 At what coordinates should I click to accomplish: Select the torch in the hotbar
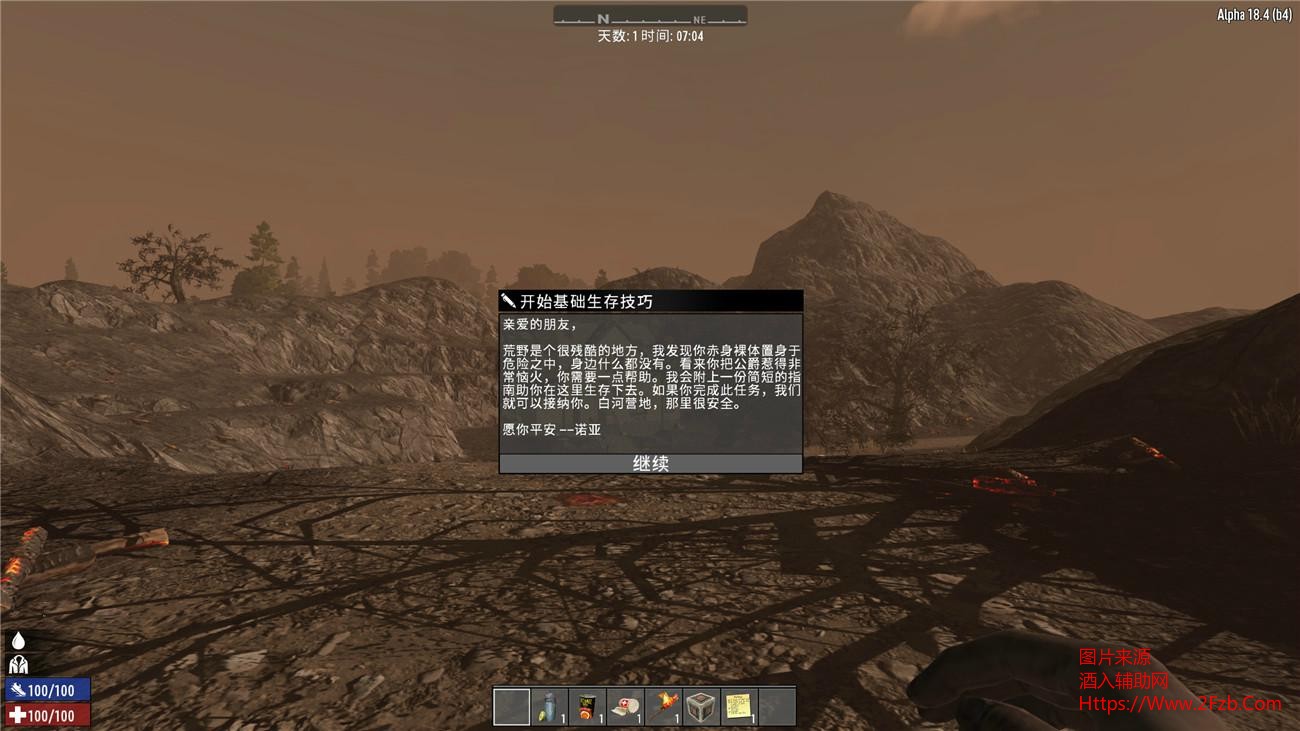click(664, 707)
